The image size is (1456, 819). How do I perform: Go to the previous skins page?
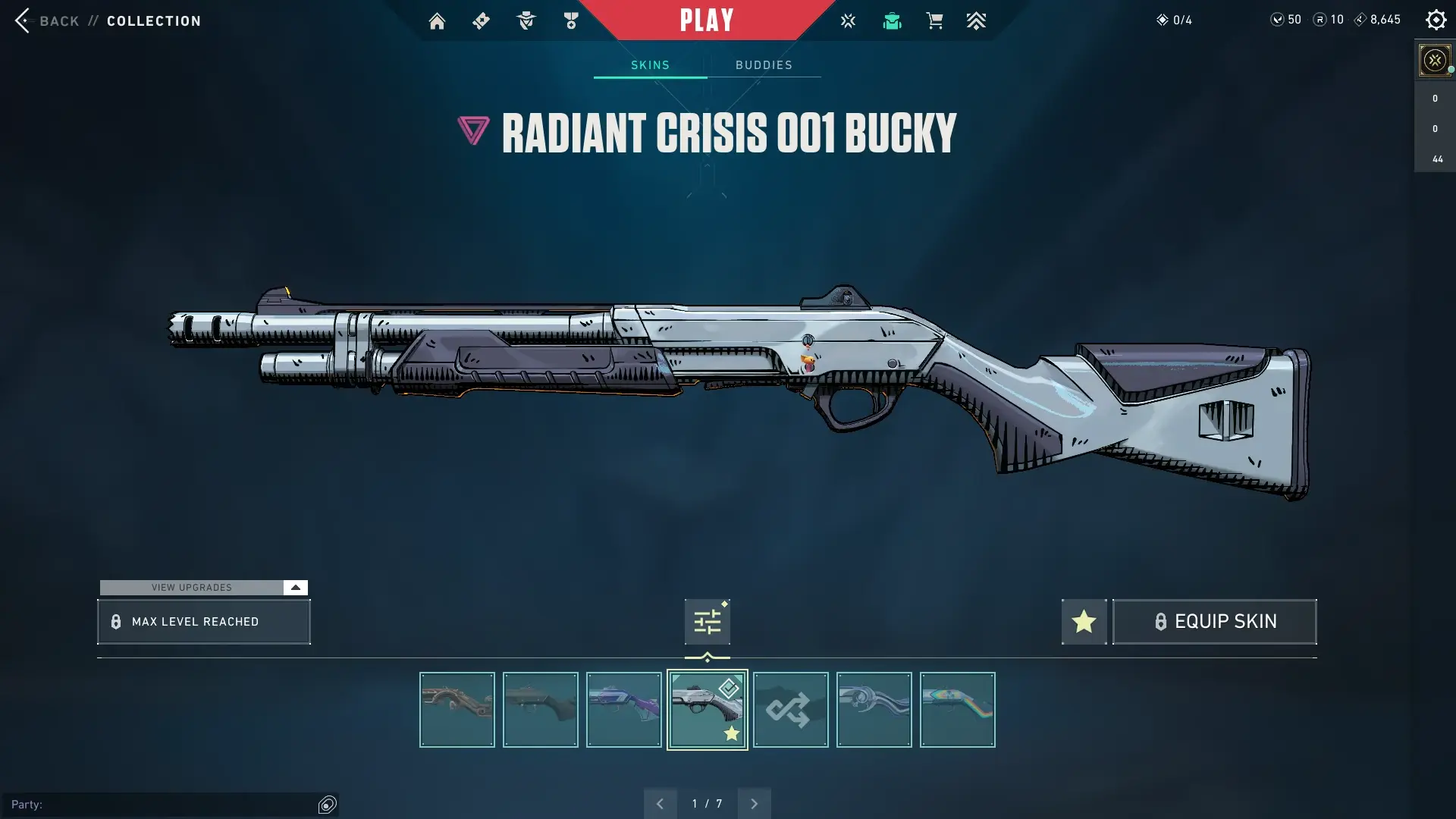pyautogui.click(x=660, y=804)
